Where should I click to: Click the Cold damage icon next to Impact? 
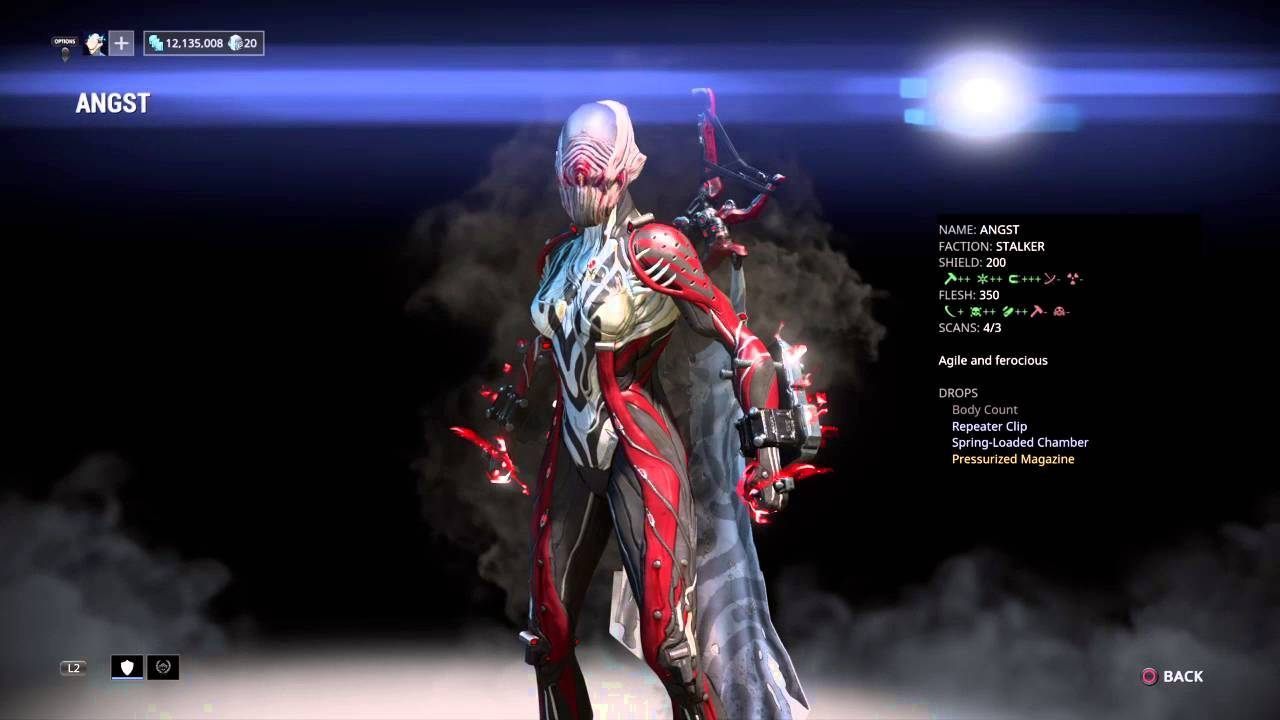[983, 278]
